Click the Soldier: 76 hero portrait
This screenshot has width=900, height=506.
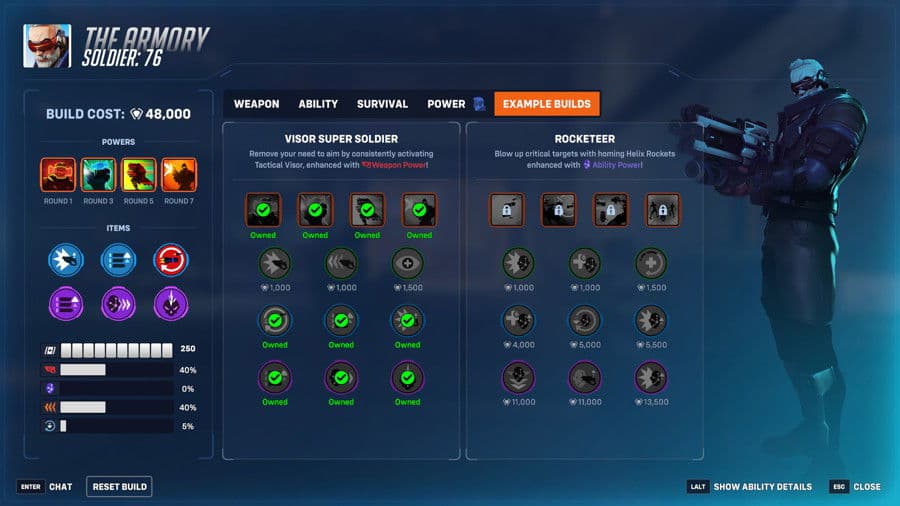pyautogui.click(x=47, y=45)
